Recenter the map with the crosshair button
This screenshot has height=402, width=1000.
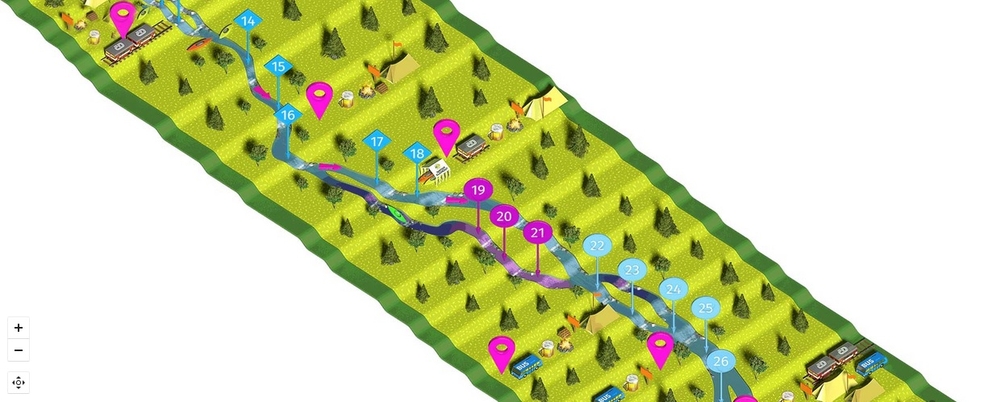click(18, 382)
